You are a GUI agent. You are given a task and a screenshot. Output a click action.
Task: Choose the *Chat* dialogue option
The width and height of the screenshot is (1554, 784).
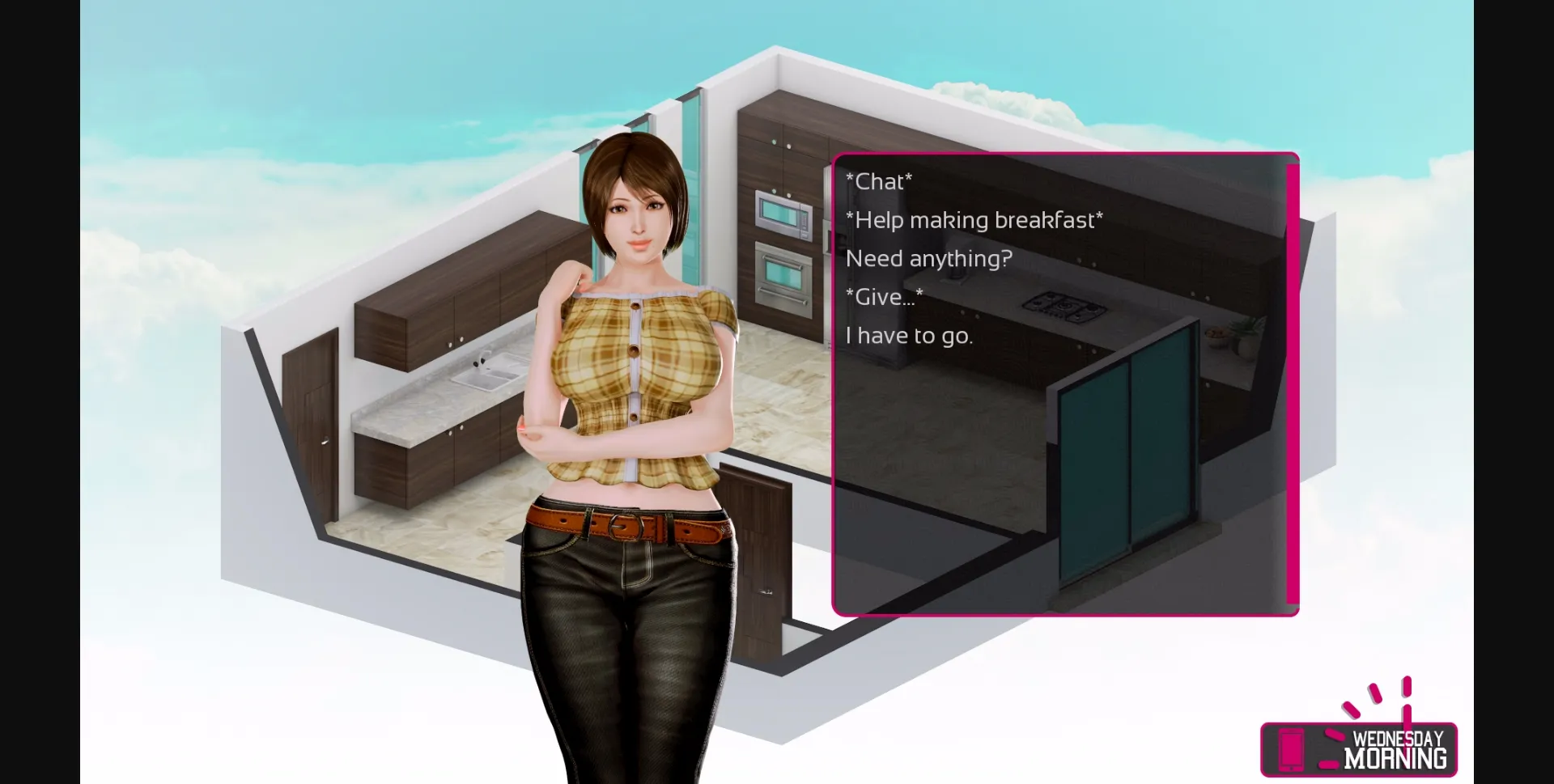tap(879, 181)
